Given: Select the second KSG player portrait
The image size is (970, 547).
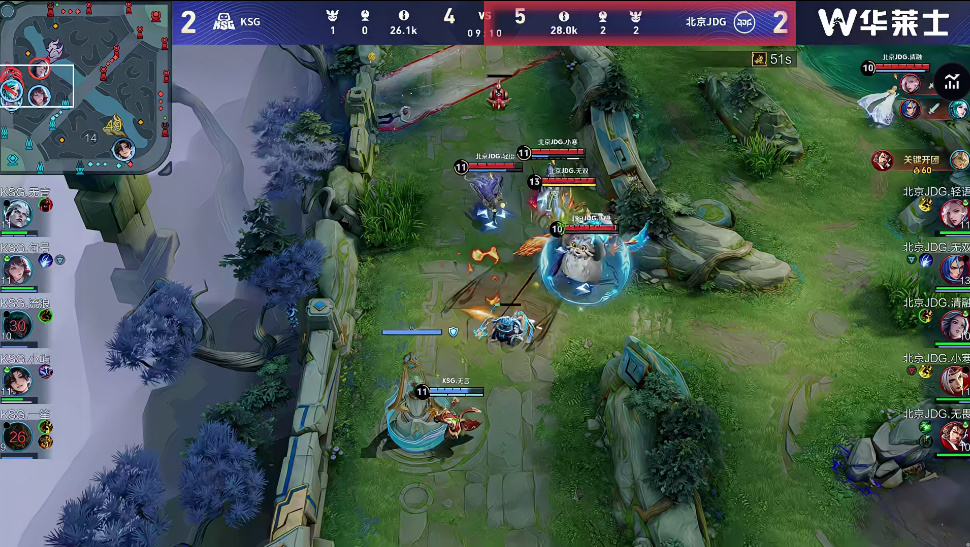Looking at the screenshot, I should [17, 268].
